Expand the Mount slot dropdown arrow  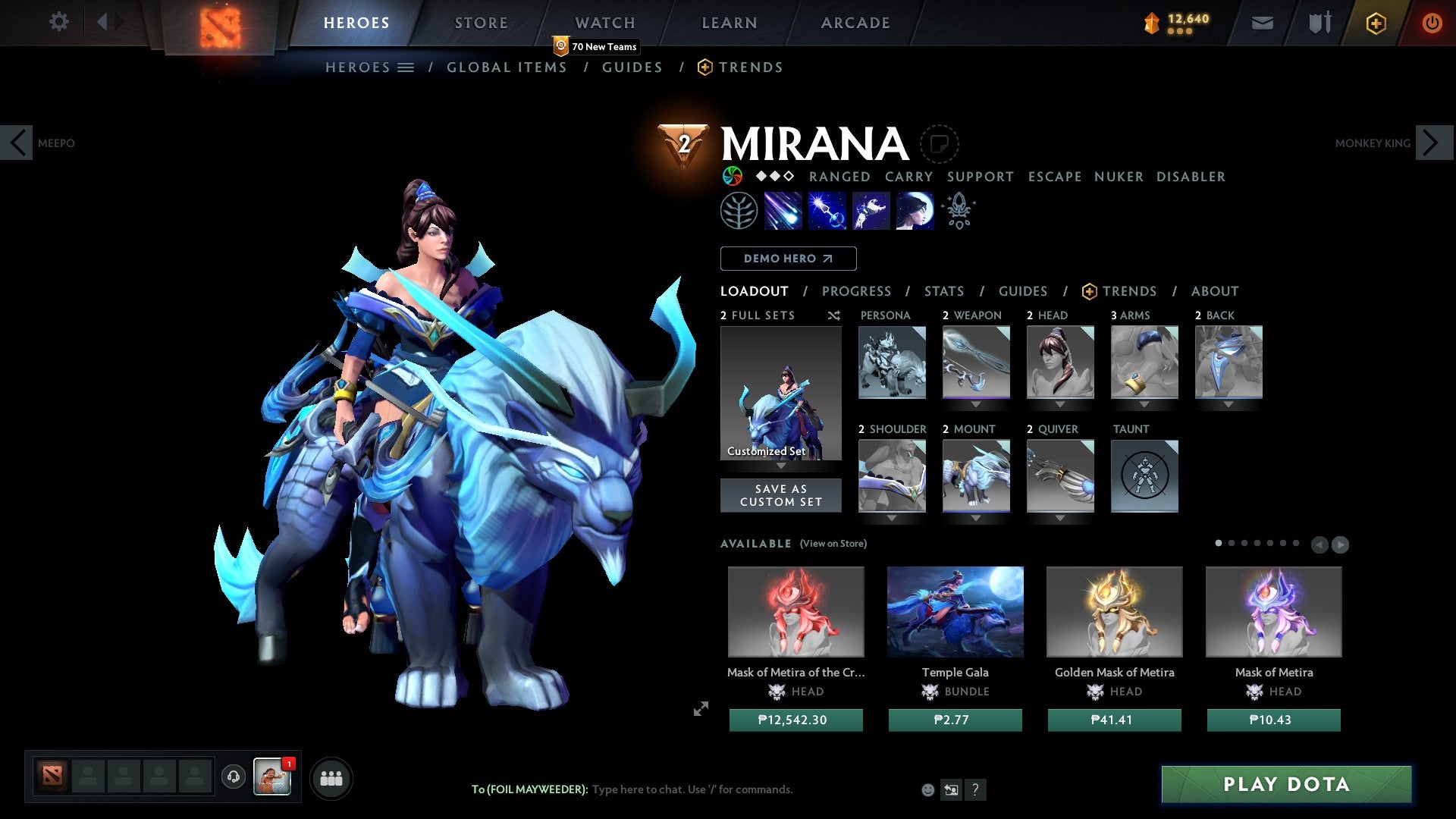[976, 517]
